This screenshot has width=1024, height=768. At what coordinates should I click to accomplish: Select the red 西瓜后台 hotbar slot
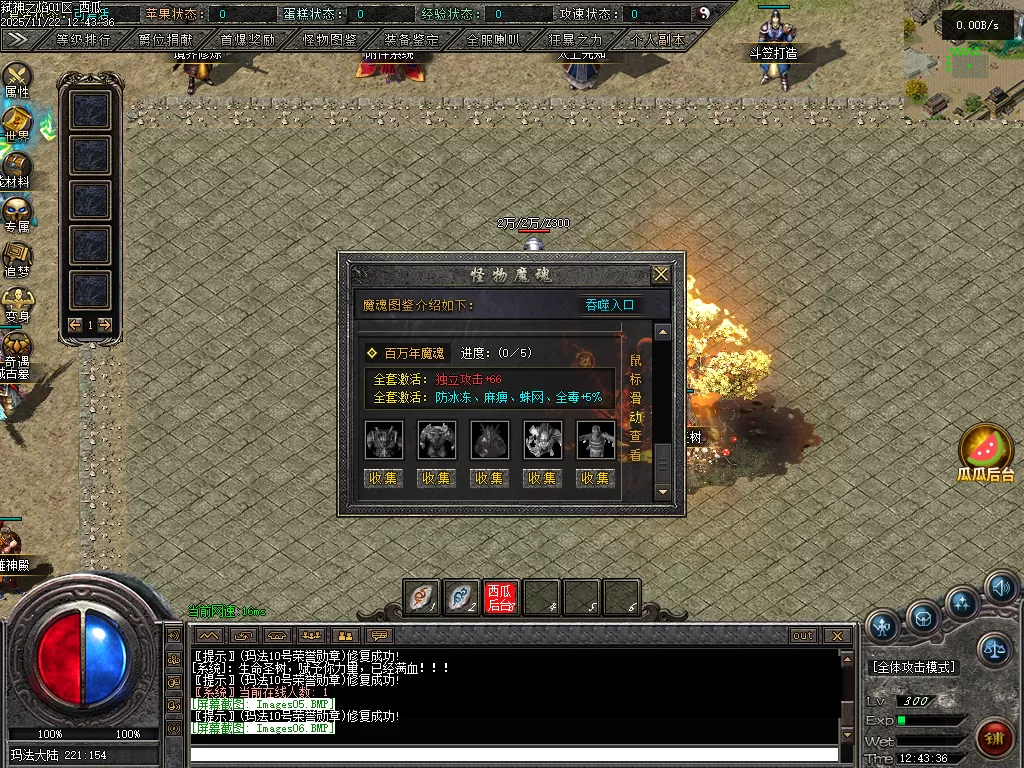click(x=501, y=598)
